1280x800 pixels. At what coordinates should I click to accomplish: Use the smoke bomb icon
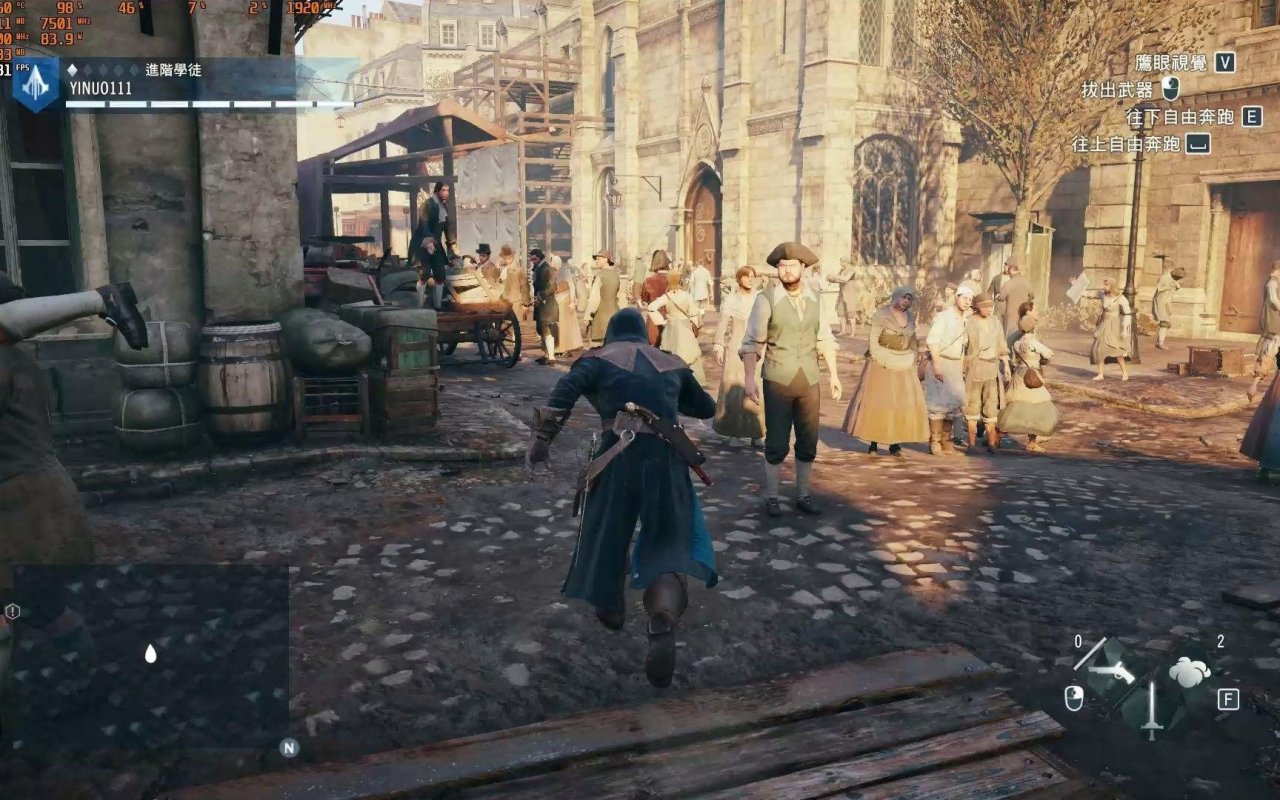tap(1189, 672)
